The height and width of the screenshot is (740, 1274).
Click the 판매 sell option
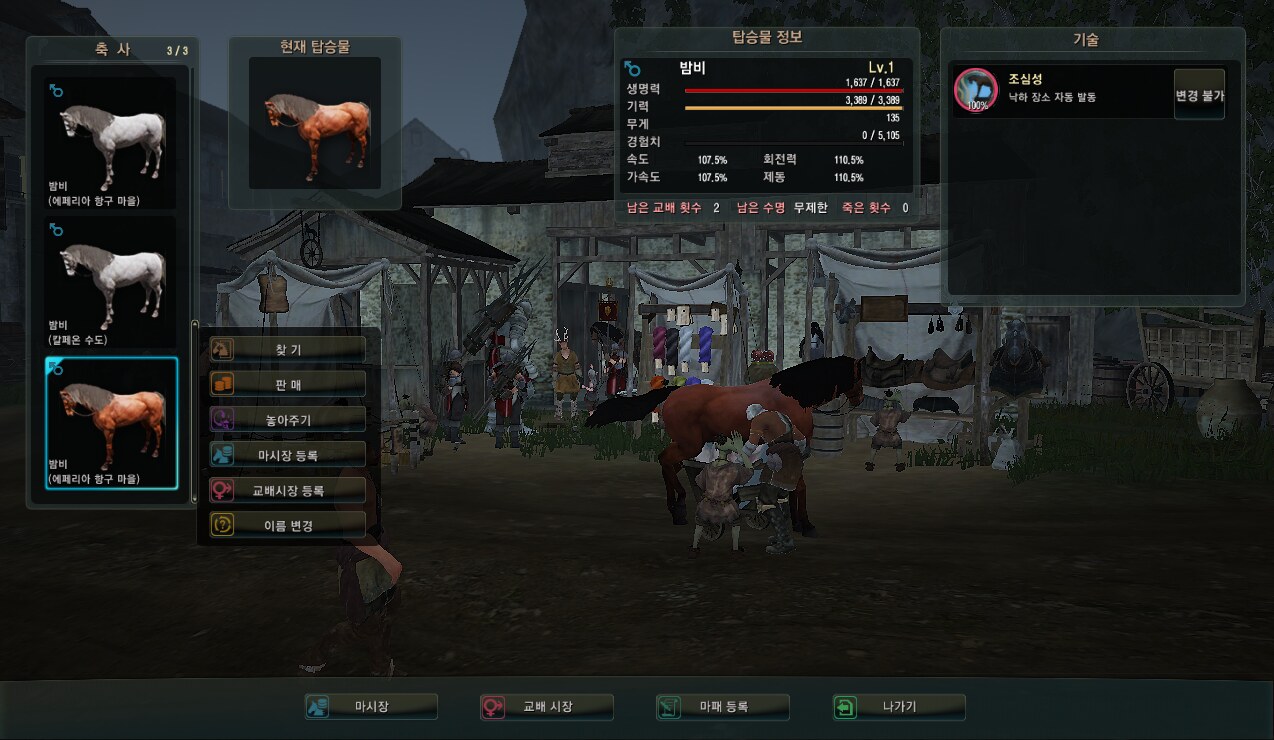pos(287,383)
